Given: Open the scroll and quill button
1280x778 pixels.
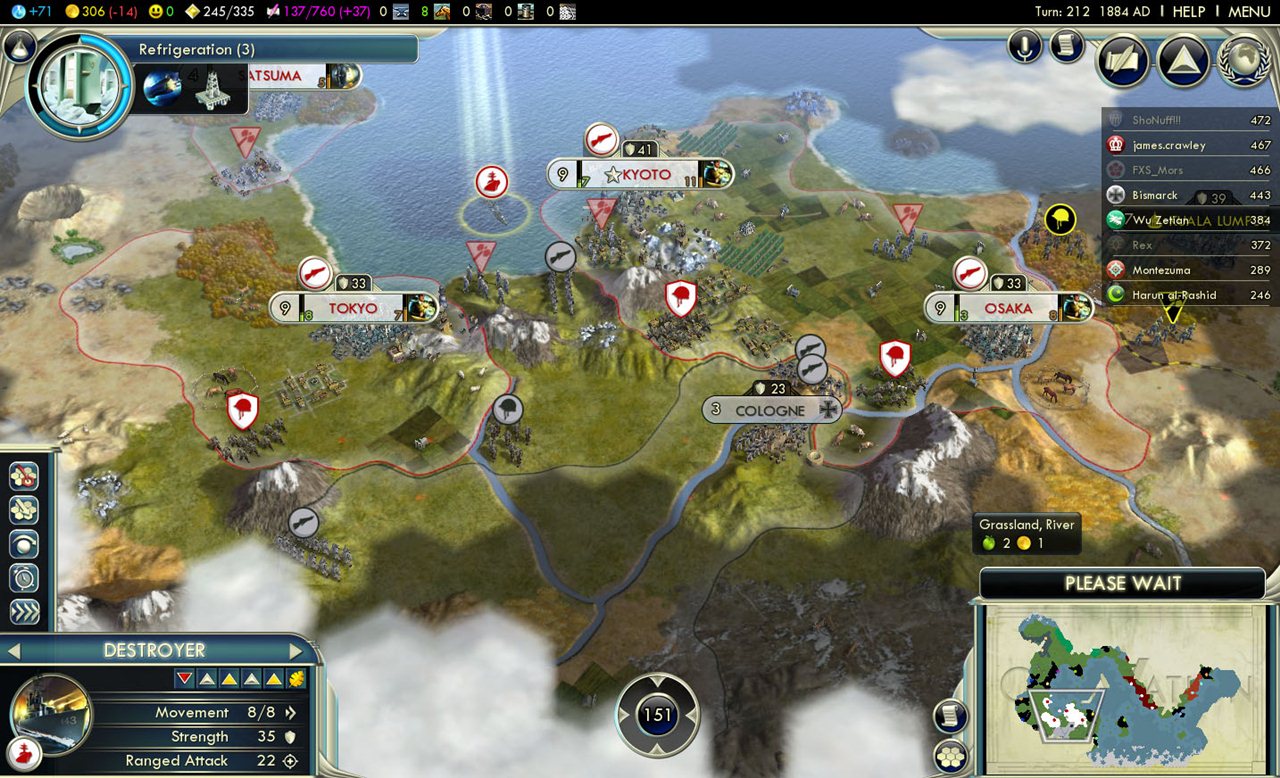Looking at the screenshot, I should pos(1122,61).
